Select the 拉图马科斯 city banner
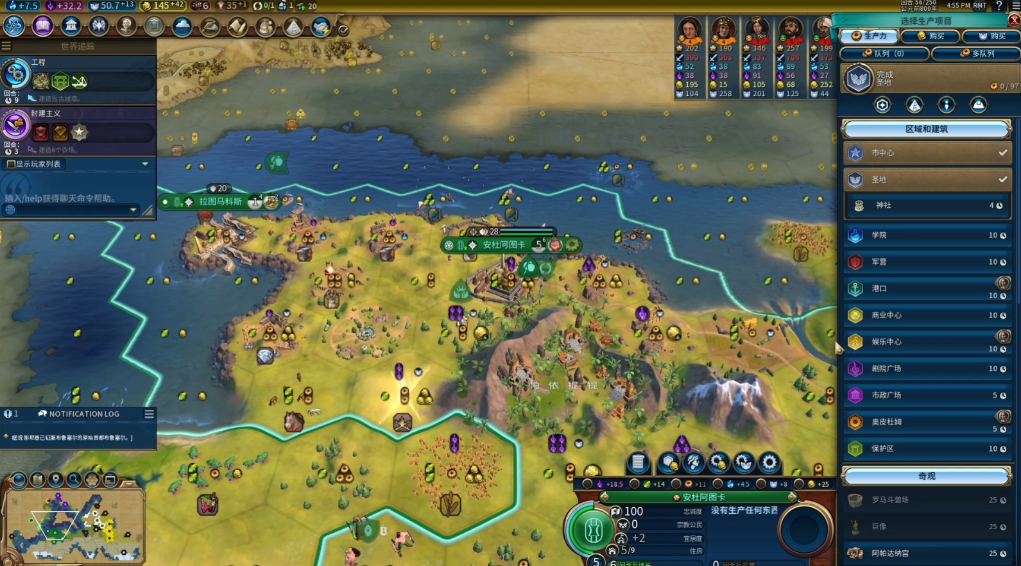The height and width of the screenshot is (566, 1021). click(220, 201)
